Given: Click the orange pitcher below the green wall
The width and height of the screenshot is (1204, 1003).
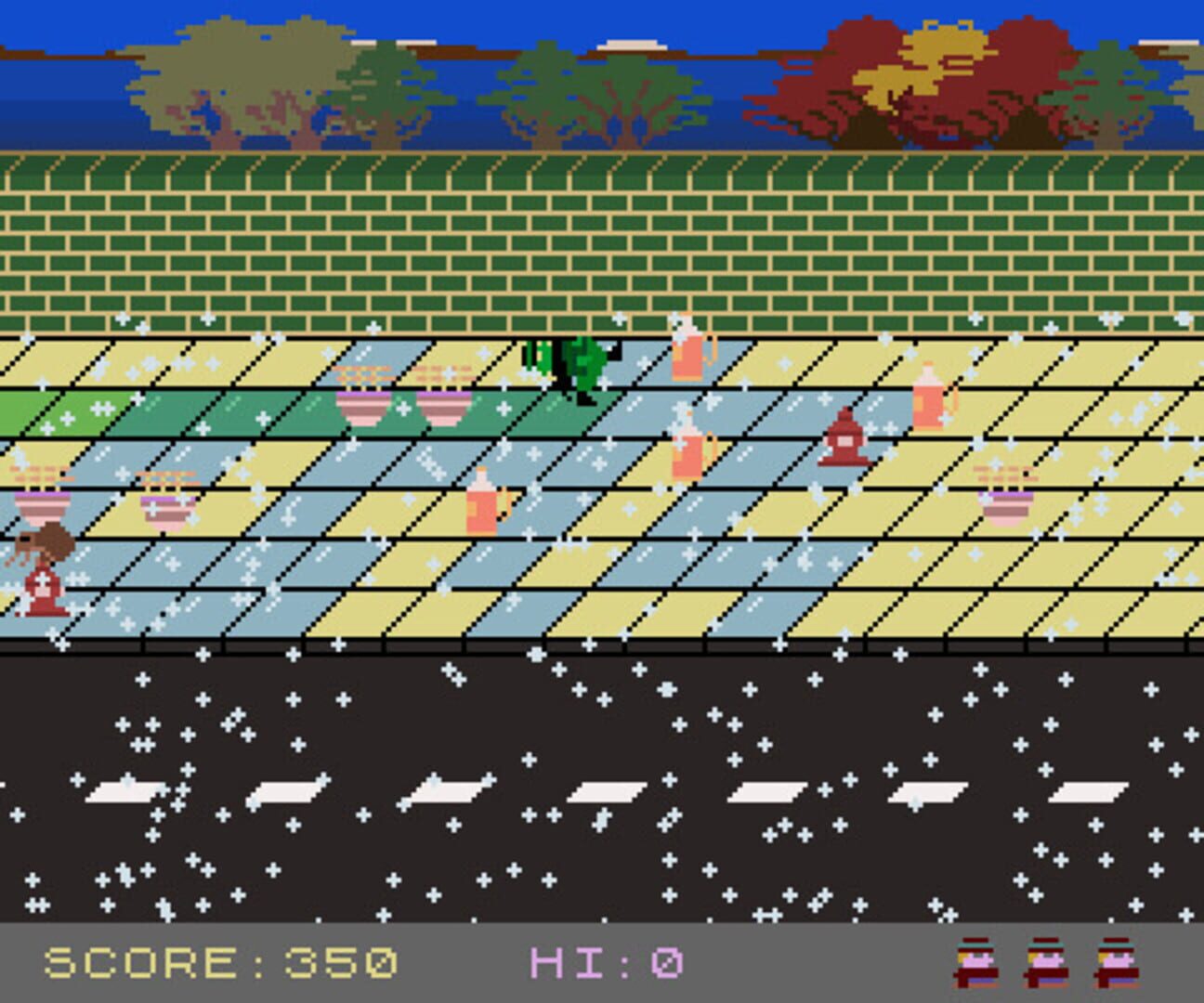Looking at the screenshot, I should tap(689, 353).
